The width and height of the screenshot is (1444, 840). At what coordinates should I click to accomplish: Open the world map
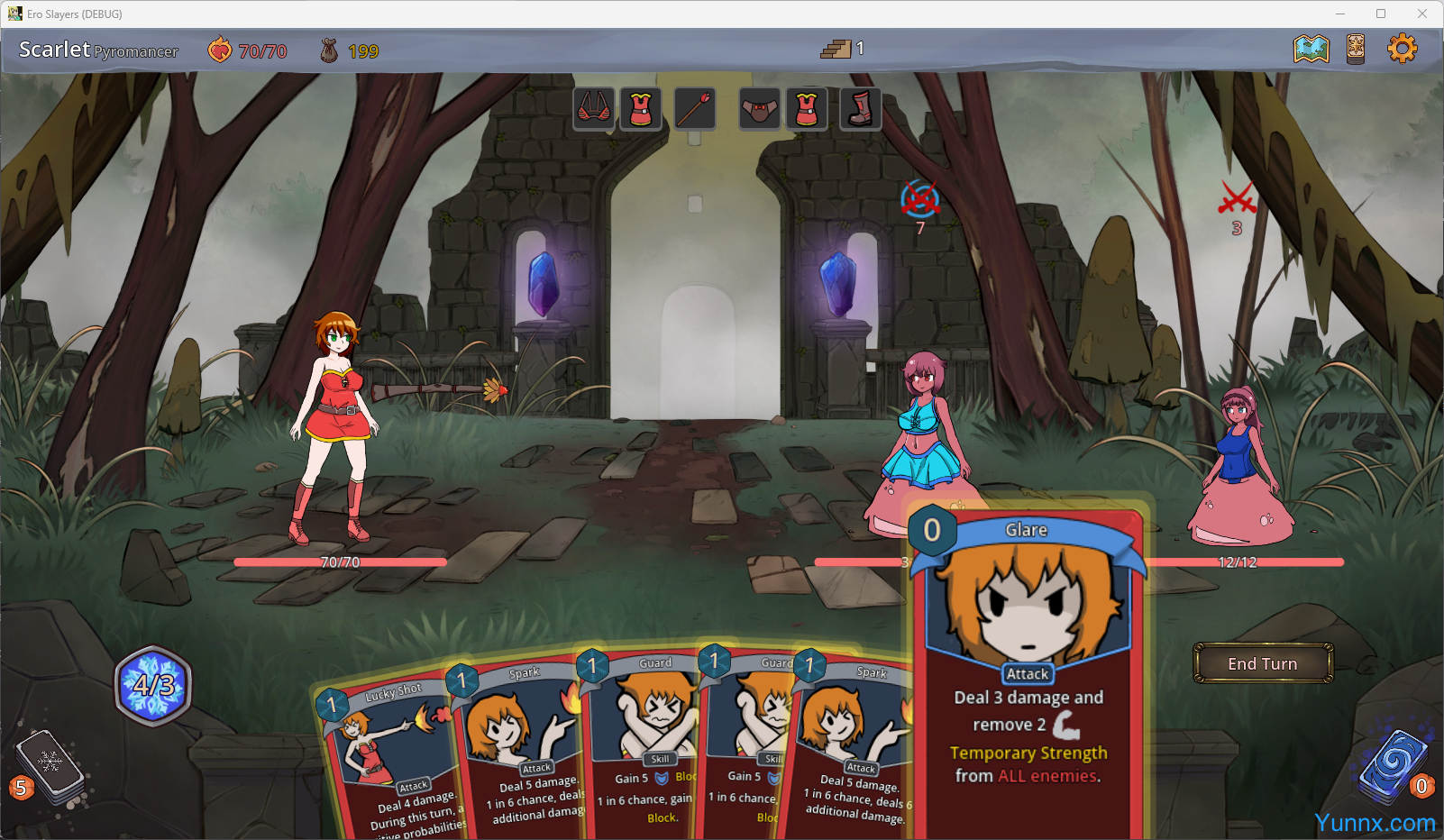click(1311, 49)
